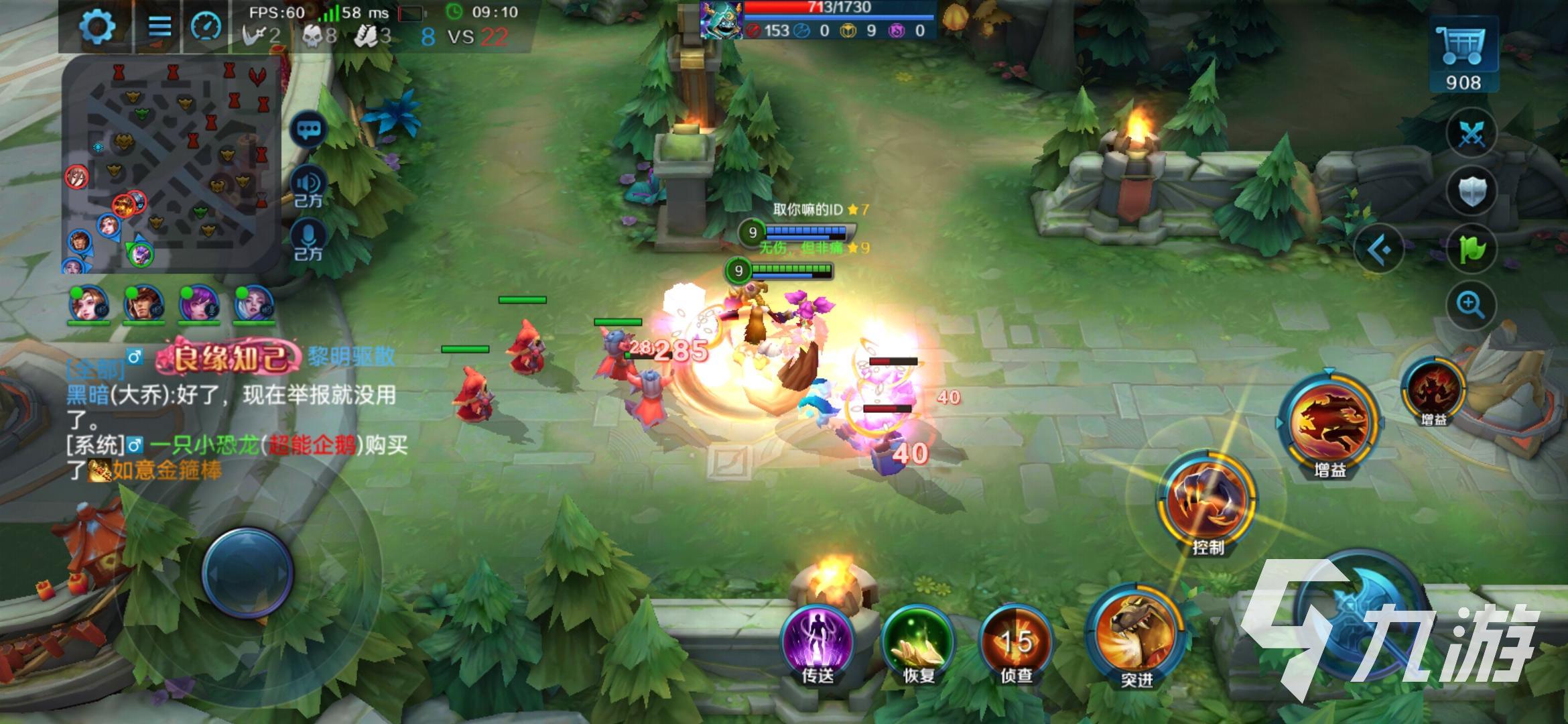The height and width of the screenshot is (724, 1568).
Task: Open the quick chat bubble
Action: [x=309, y=130]
